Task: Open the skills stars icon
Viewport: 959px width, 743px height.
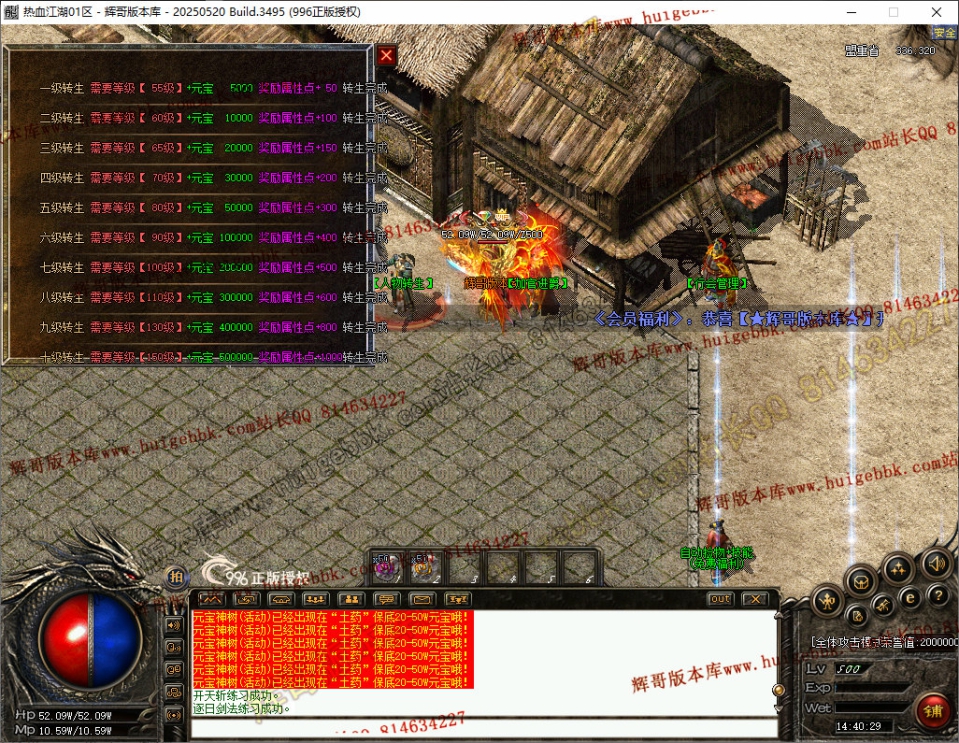Action: pyautogui.click(x=897, y=570)
